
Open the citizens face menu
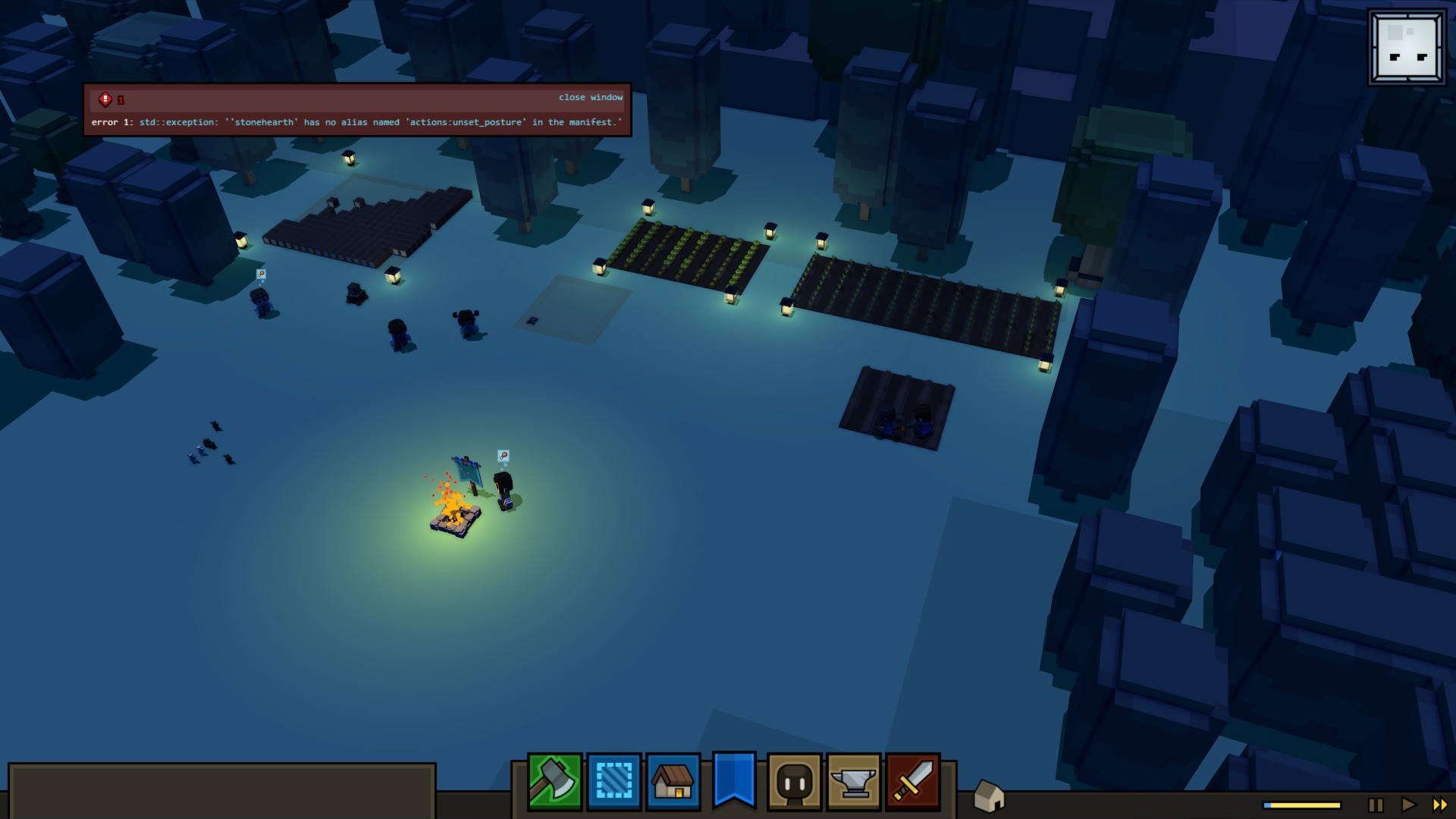point(794,781)
